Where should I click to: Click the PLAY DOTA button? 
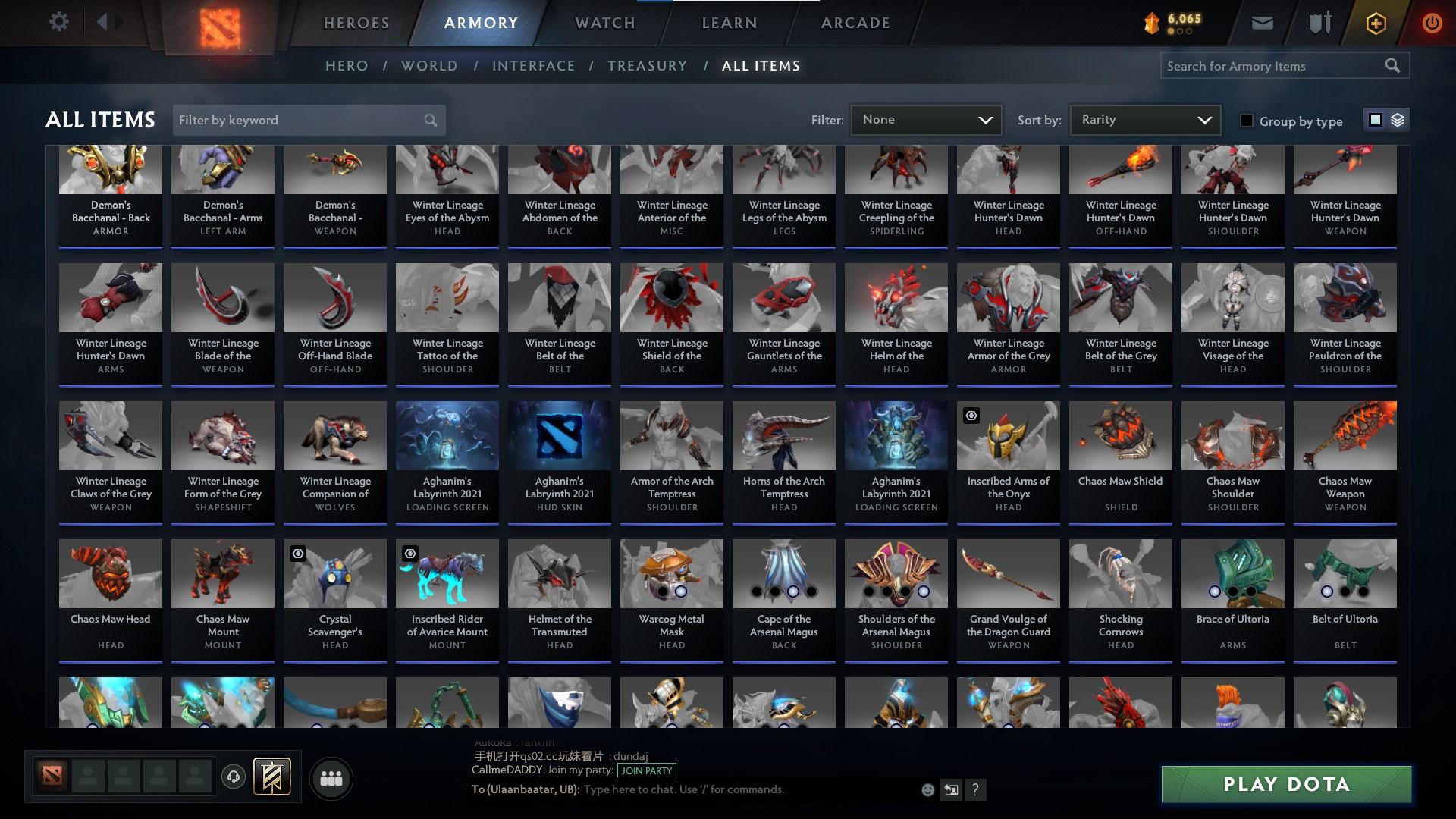click(x=1285, y=784)
